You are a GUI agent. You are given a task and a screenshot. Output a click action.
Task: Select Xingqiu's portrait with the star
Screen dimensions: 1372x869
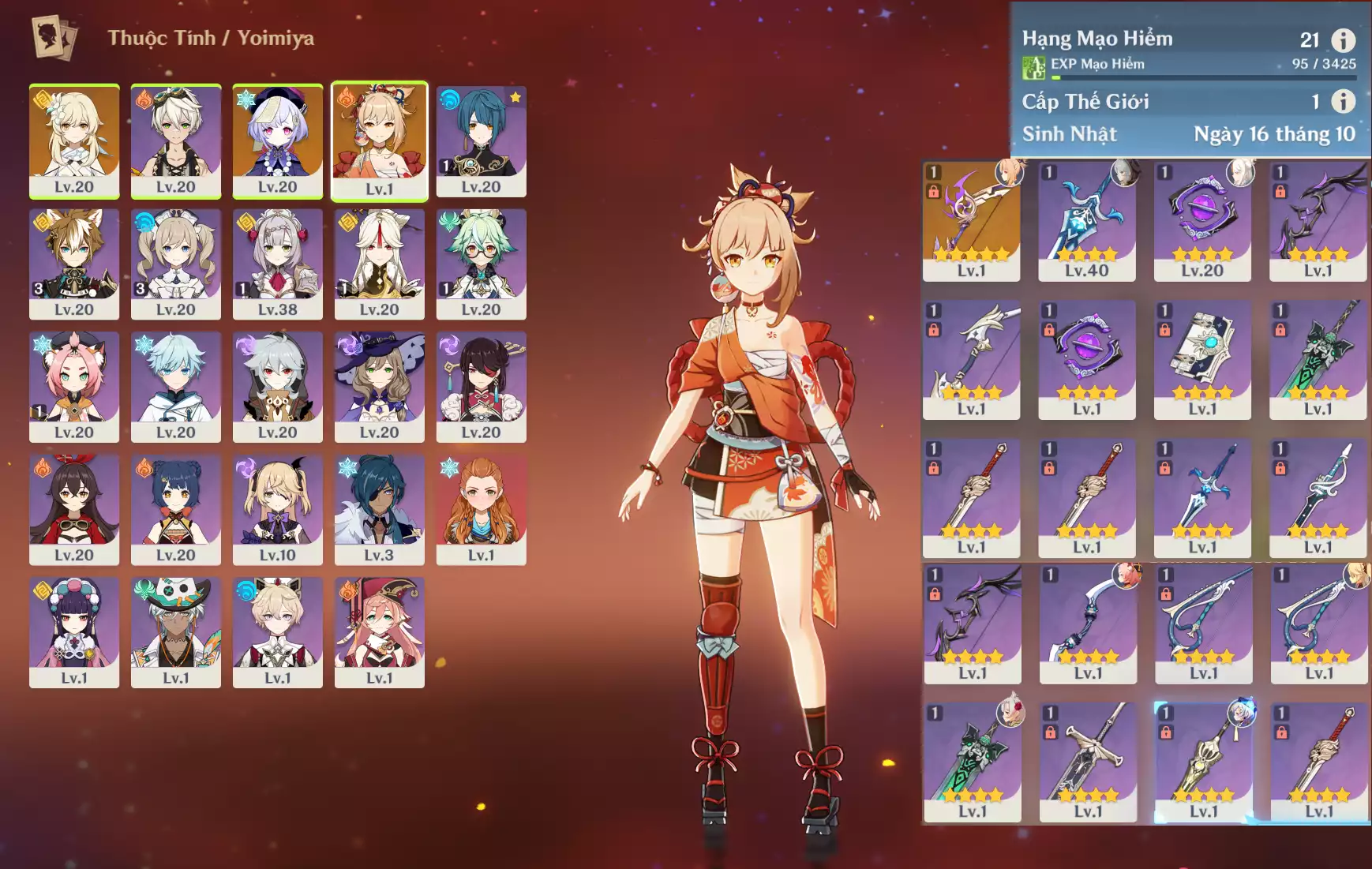(481, 140)
